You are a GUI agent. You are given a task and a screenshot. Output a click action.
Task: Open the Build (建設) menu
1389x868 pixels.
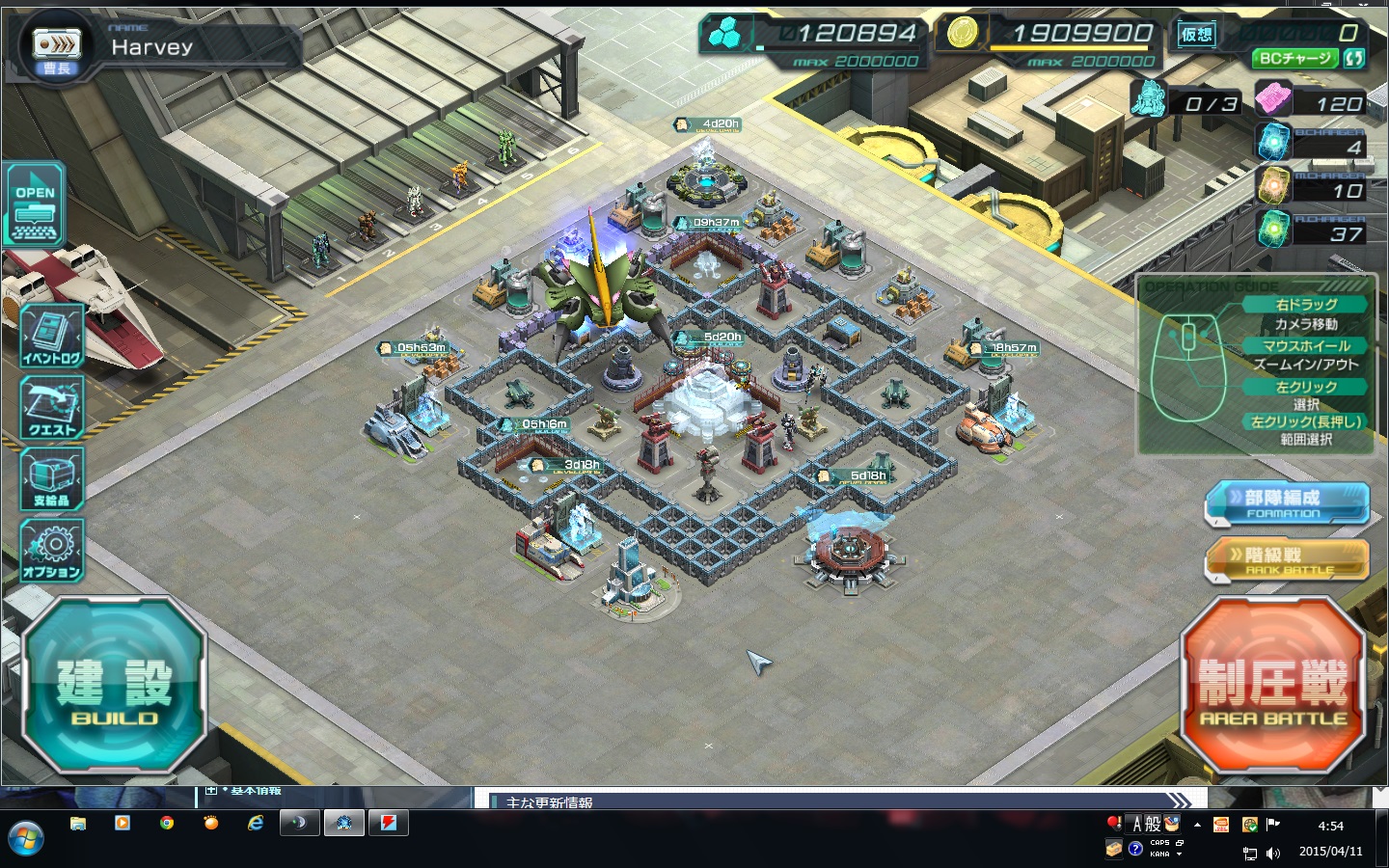pos(113,685)
